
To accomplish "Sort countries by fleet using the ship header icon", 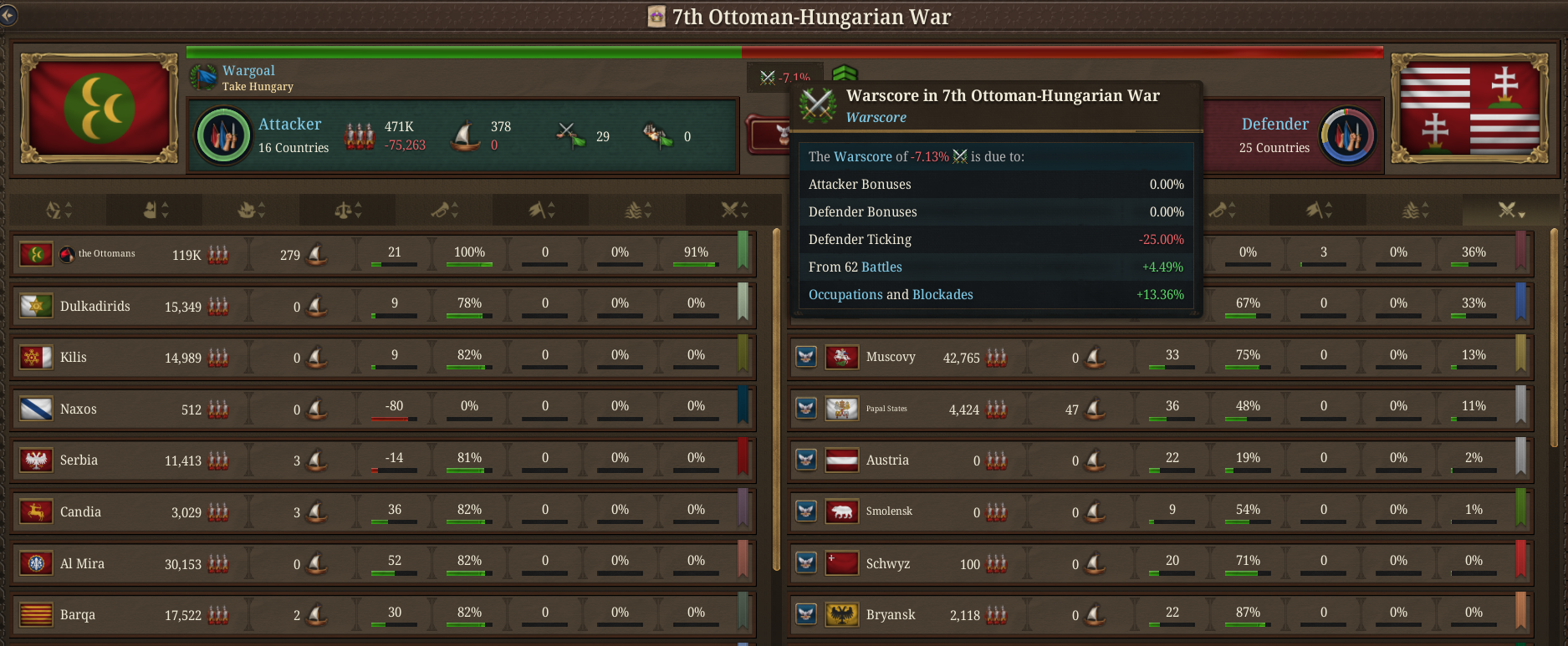I will [245, 211].
